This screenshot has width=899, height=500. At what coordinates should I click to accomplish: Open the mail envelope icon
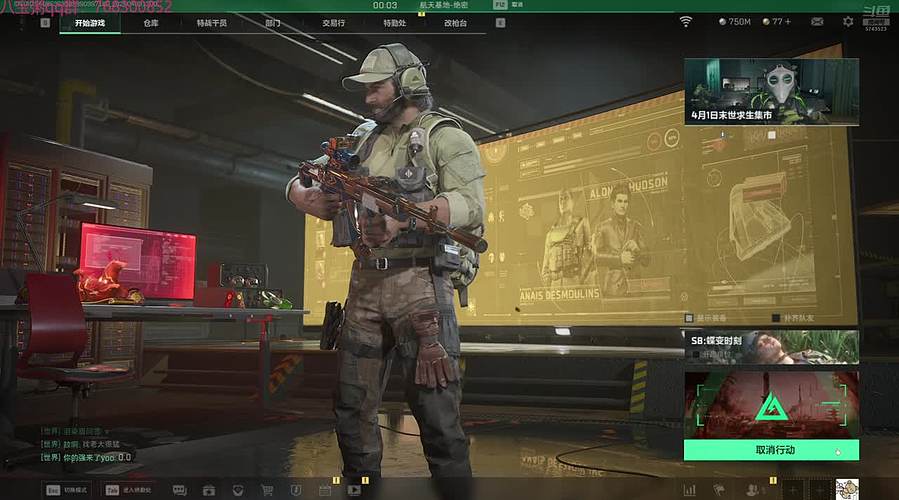(x=817, y=21)
